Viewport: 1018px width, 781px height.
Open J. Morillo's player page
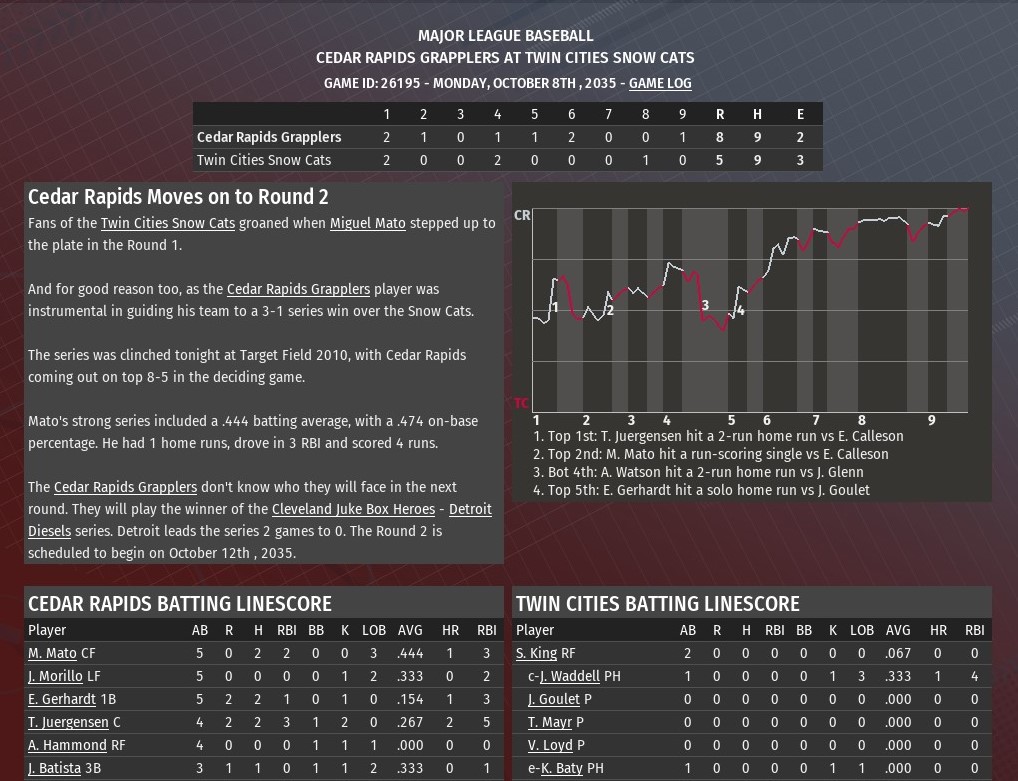(55, 676)
